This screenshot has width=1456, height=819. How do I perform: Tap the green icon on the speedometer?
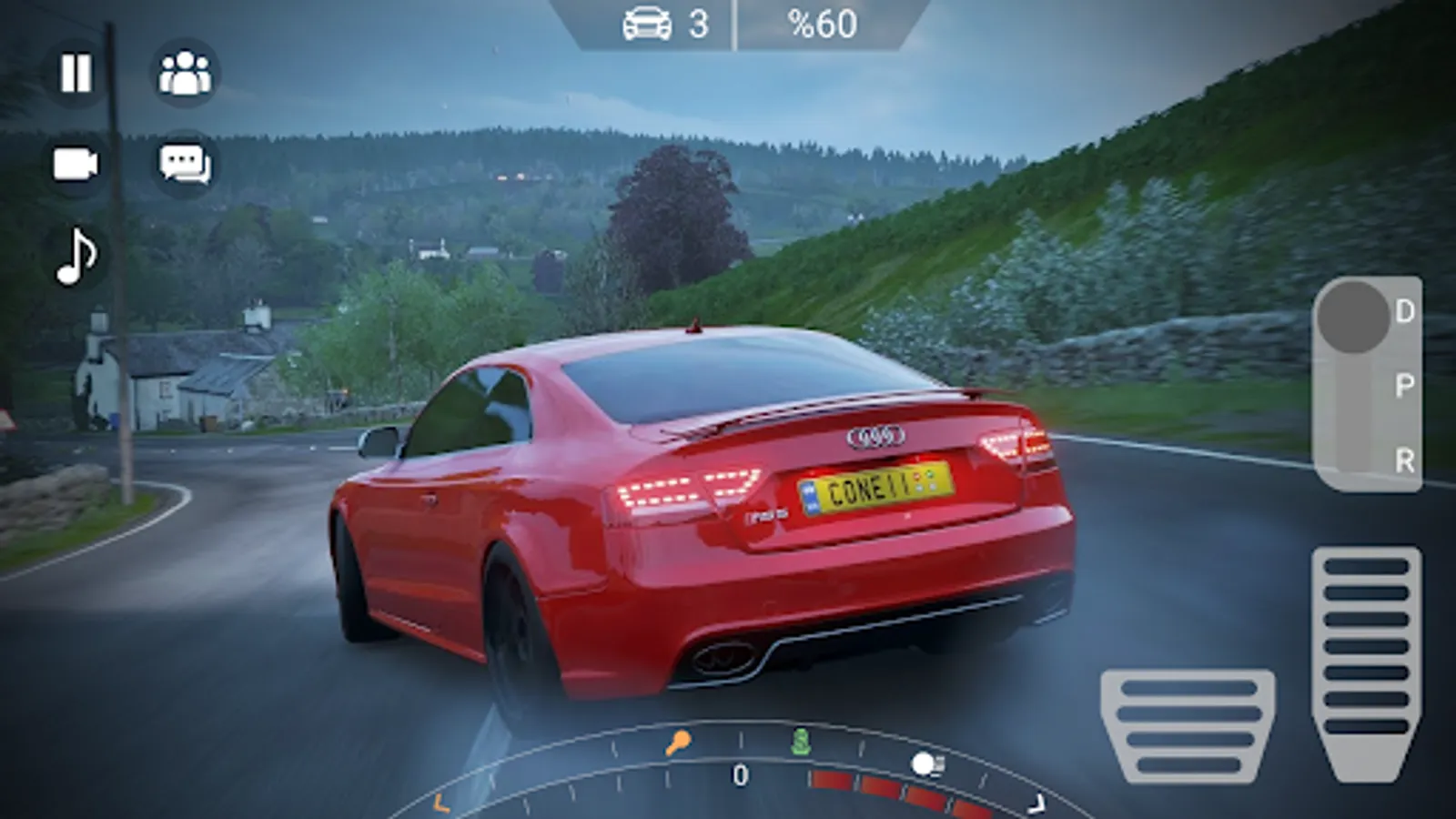(800, 742)
